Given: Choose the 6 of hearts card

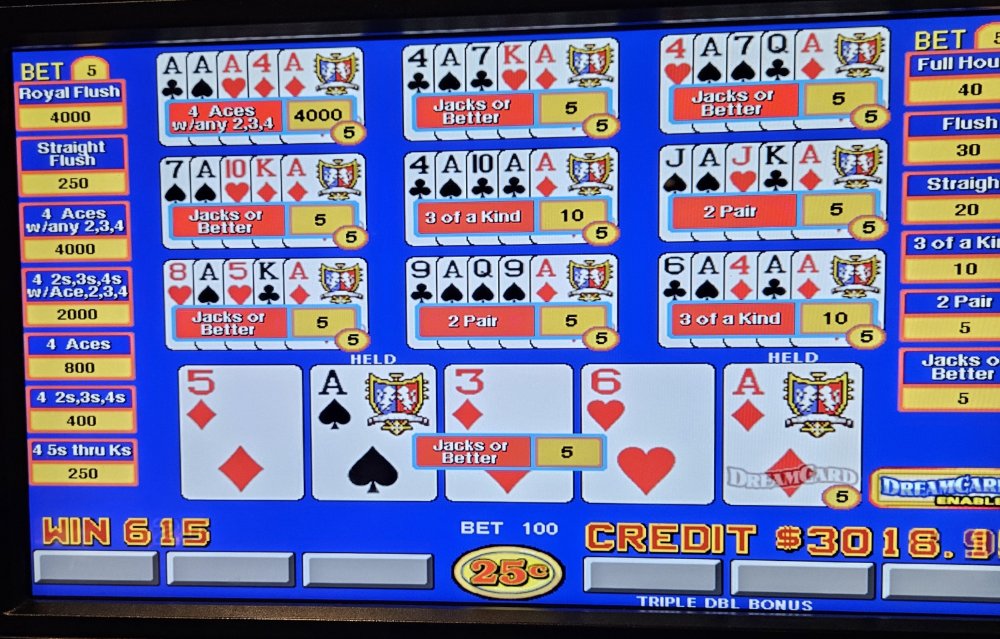Looking at the screenshot, I should [647, 432].
